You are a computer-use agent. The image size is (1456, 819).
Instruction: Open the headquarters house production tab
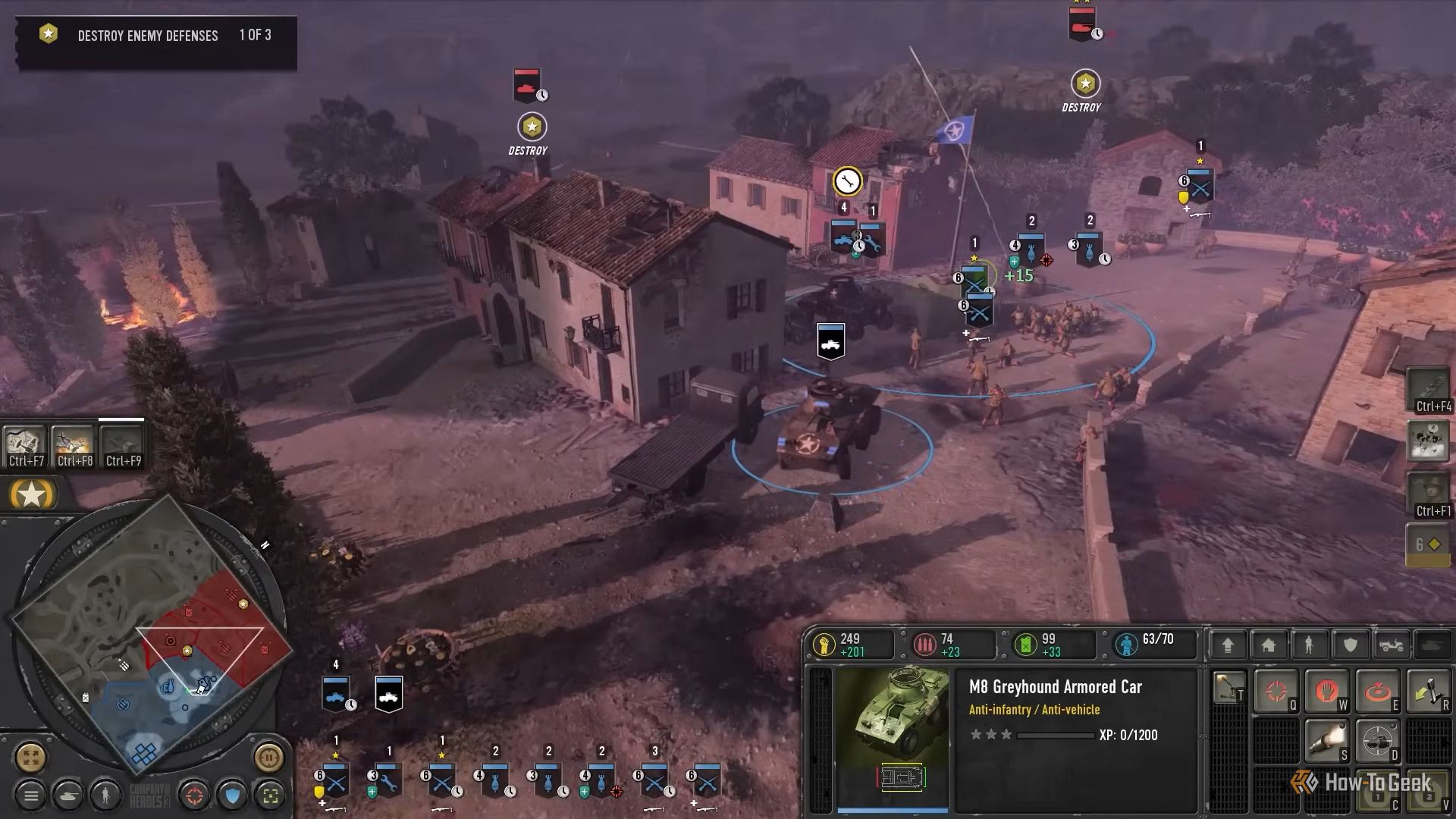1269,645
